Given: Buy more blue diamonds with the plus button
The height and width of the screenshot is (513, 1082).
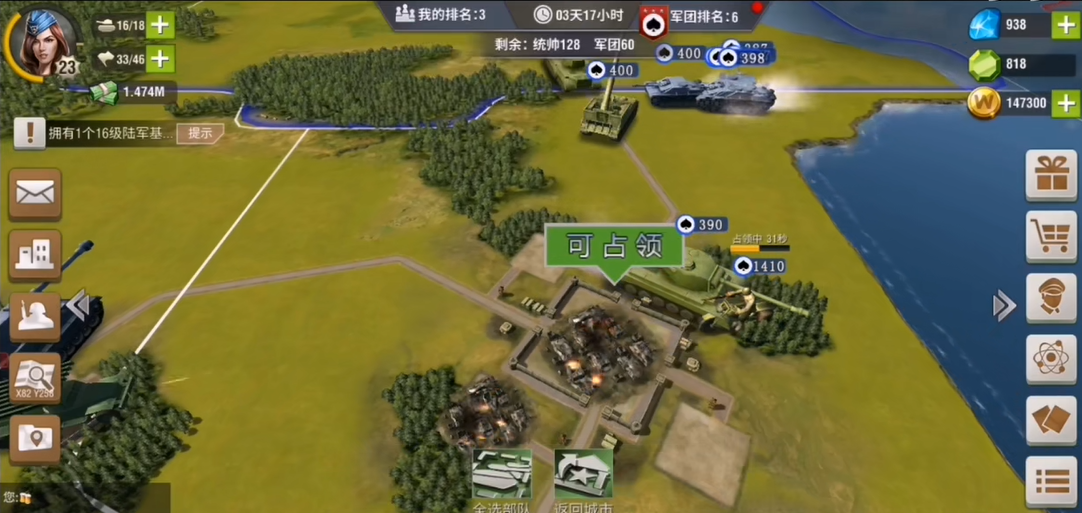Looking at the screenshot, I should (x=1065, y=25).
